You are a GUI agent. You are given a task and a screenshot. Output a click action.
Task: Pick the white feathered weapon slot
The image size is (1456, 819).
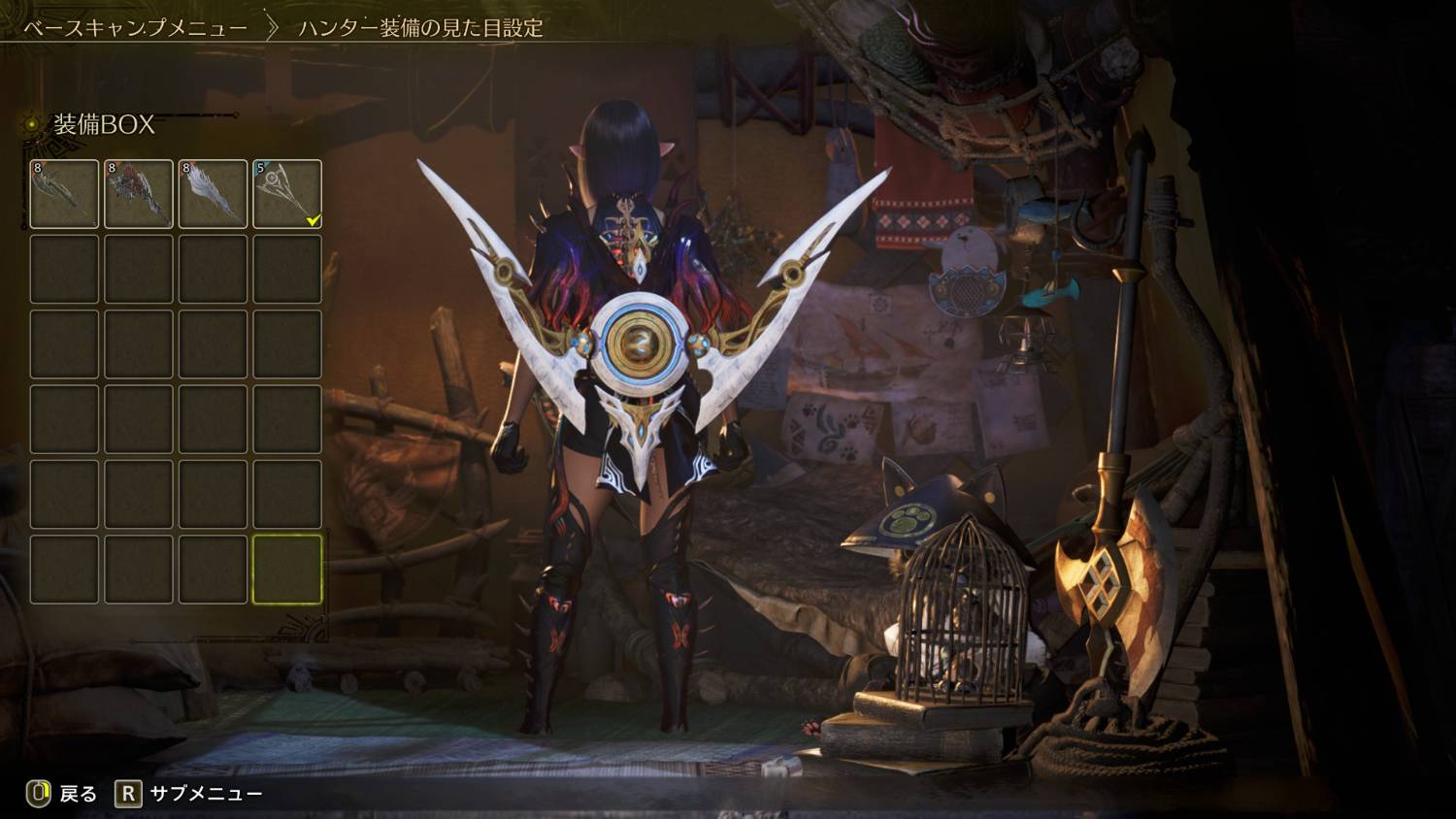click(x=213, y=194)
